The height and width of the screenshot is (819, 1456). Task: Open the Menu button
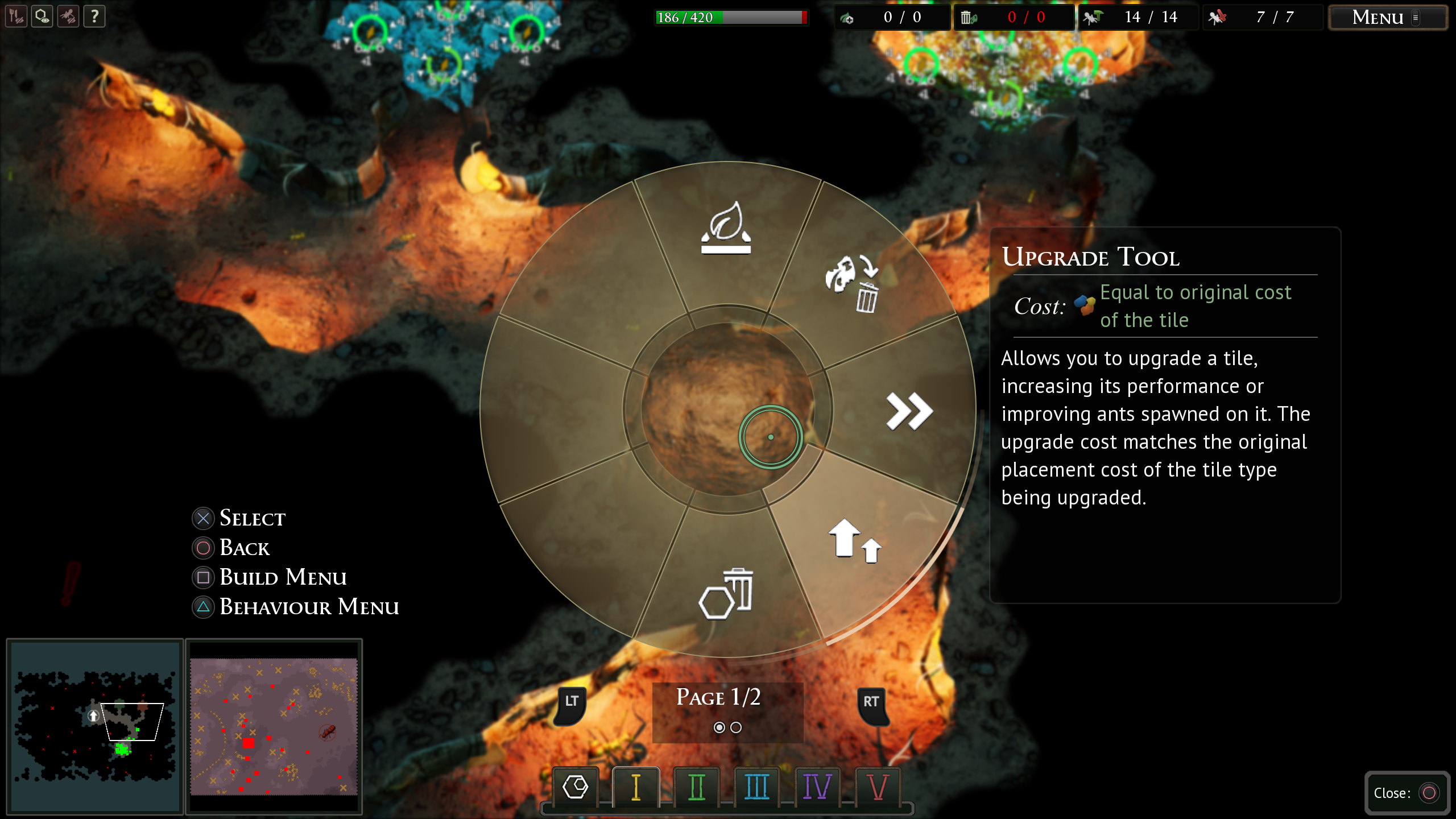[x=1387, y=18]
